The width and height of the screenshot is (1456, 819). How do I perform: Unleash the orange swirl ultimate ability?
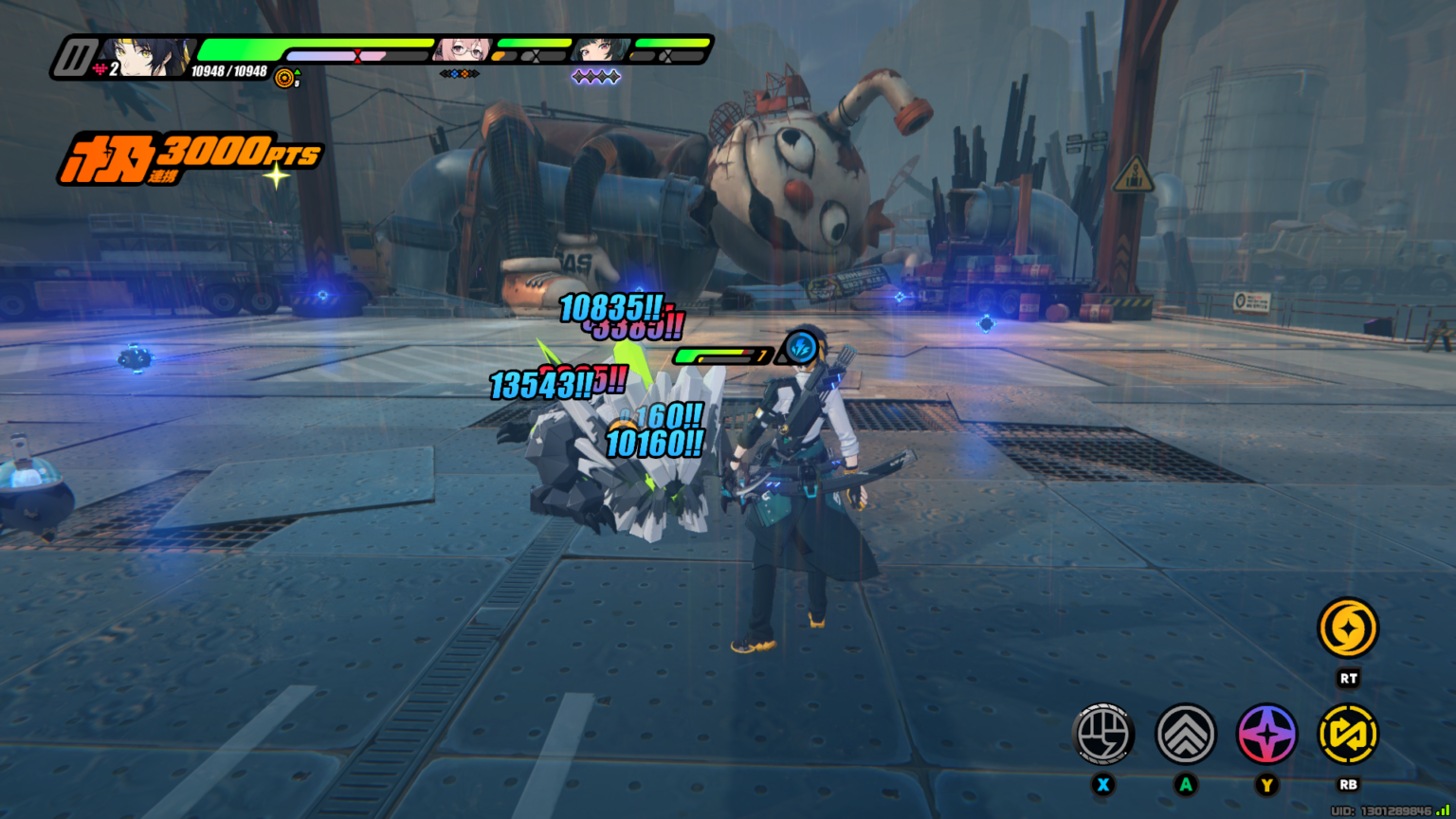coord(1348,628)
